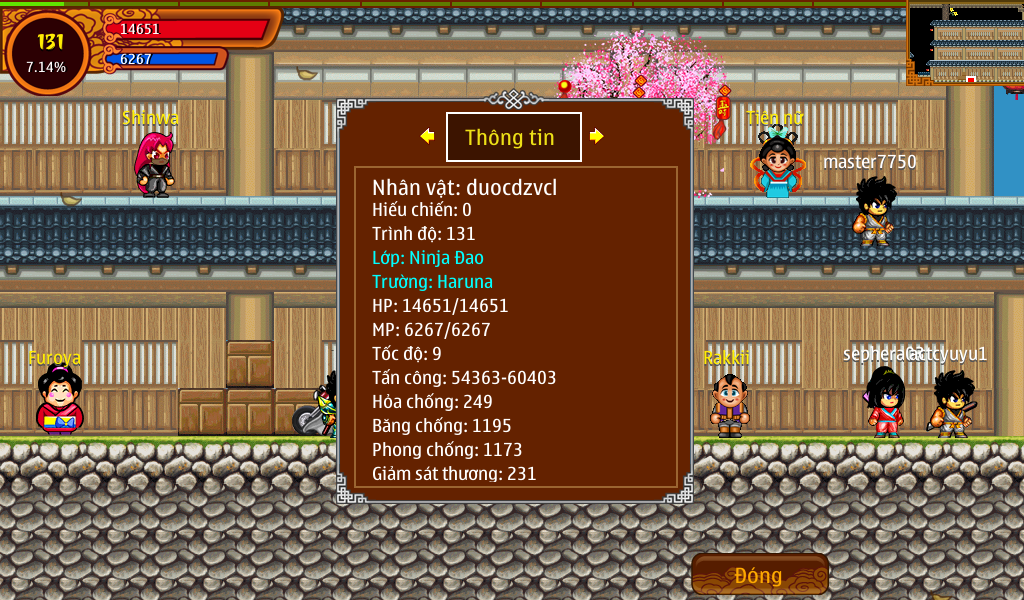The image size is (1024, 600).
Task: Click the level 131 character badge
Action: pyautogui.click(x=47, y=52)
